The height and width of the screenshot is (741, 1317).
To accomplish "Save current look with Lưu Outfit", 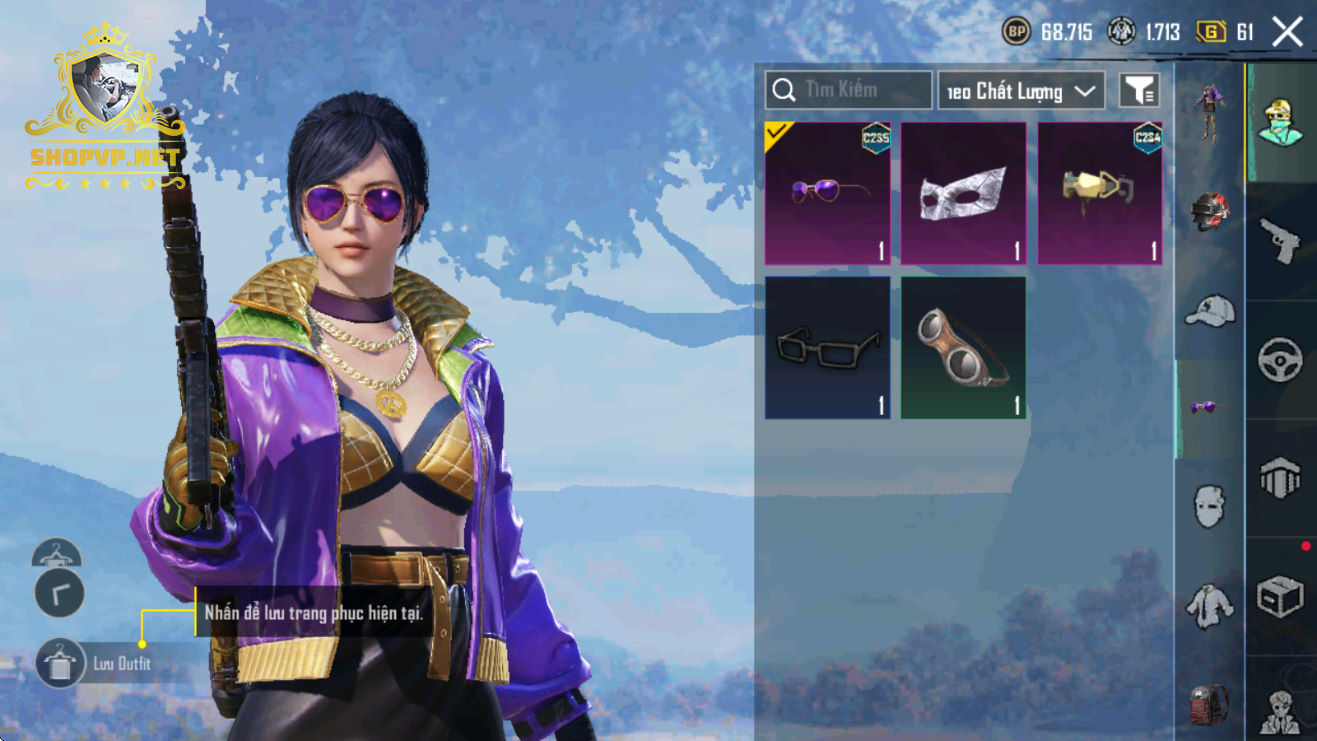I will coord(61,663).
